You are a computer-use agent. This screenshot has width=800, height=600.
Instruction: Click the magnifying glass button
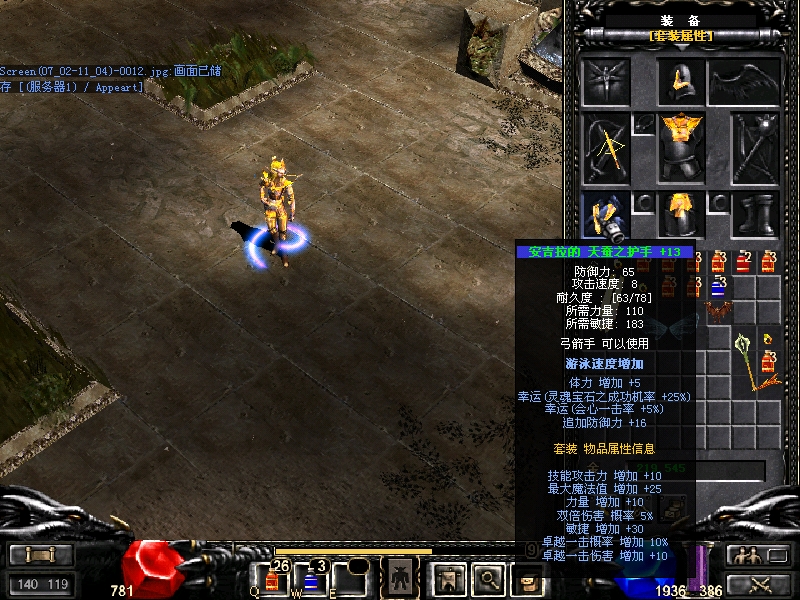click(487, 577)
